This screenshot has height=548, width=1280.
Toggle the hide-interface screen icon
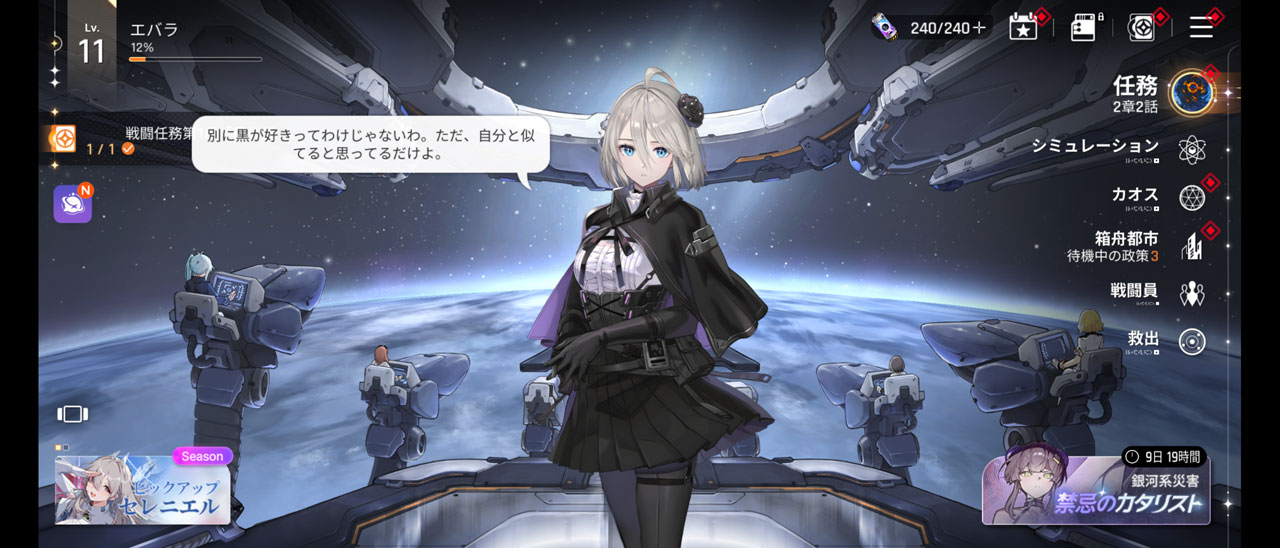click(x=73, y=413)
